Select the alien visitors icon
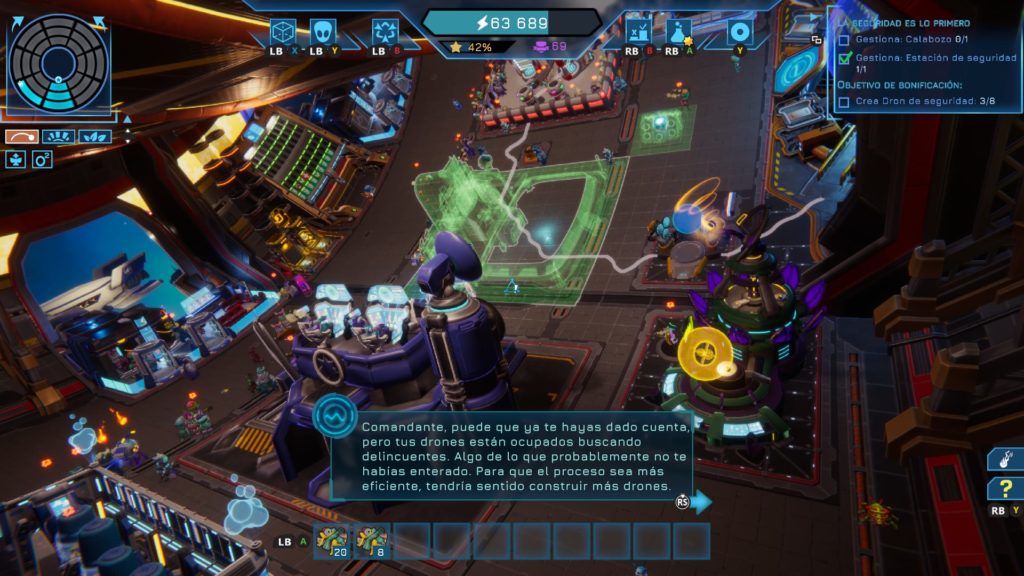The height and width of the screenshot is (576, 1024). pyautogui.click(x=323, y=31)
